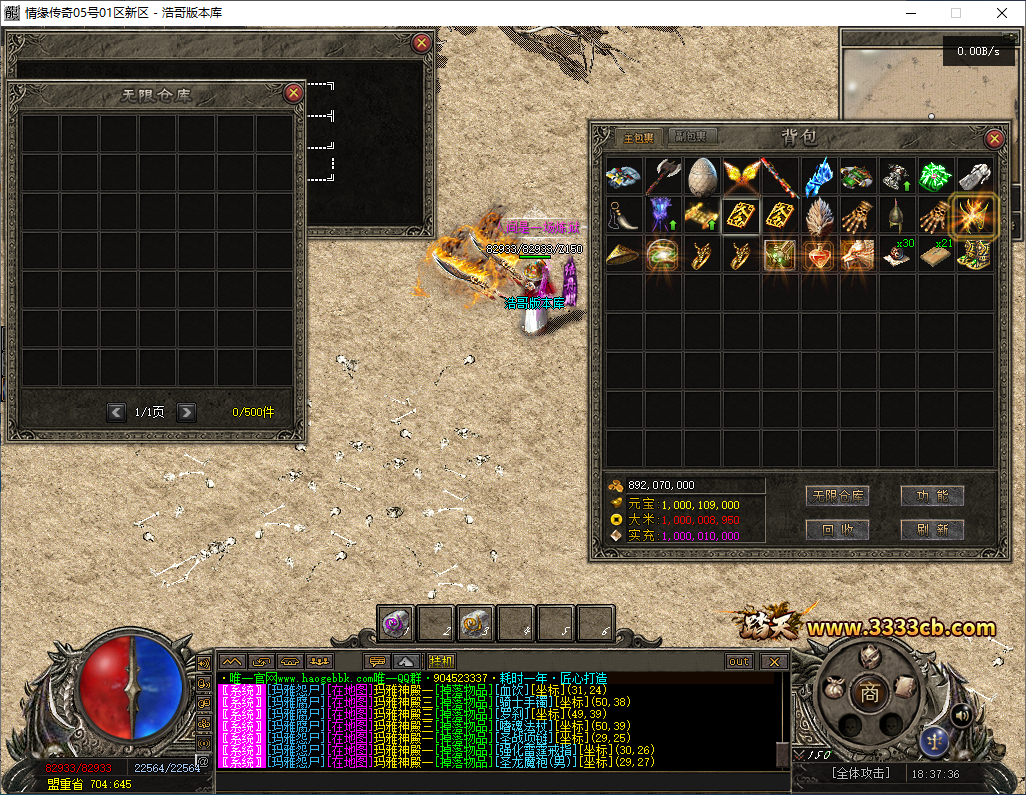Screen dimensions: 1026x795
Task: Go to the previous warehouse page
Action: point(116,412)
